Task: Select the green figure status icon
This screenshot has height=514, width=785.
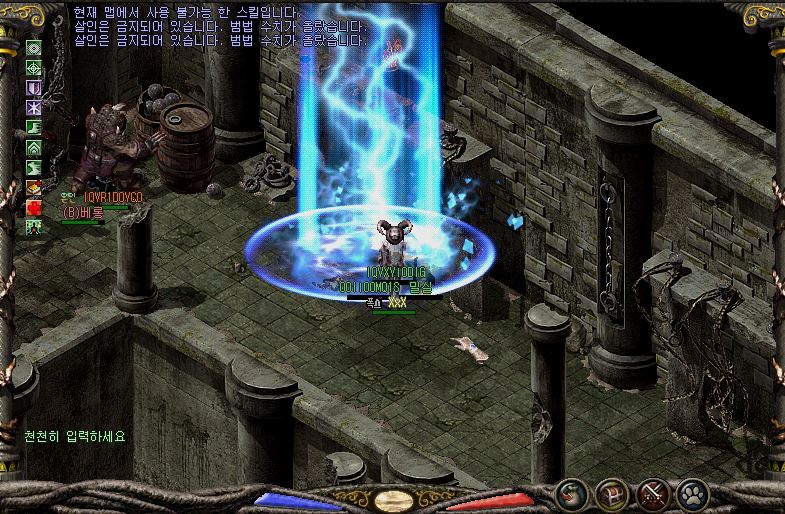Action: tap(33, 227)
